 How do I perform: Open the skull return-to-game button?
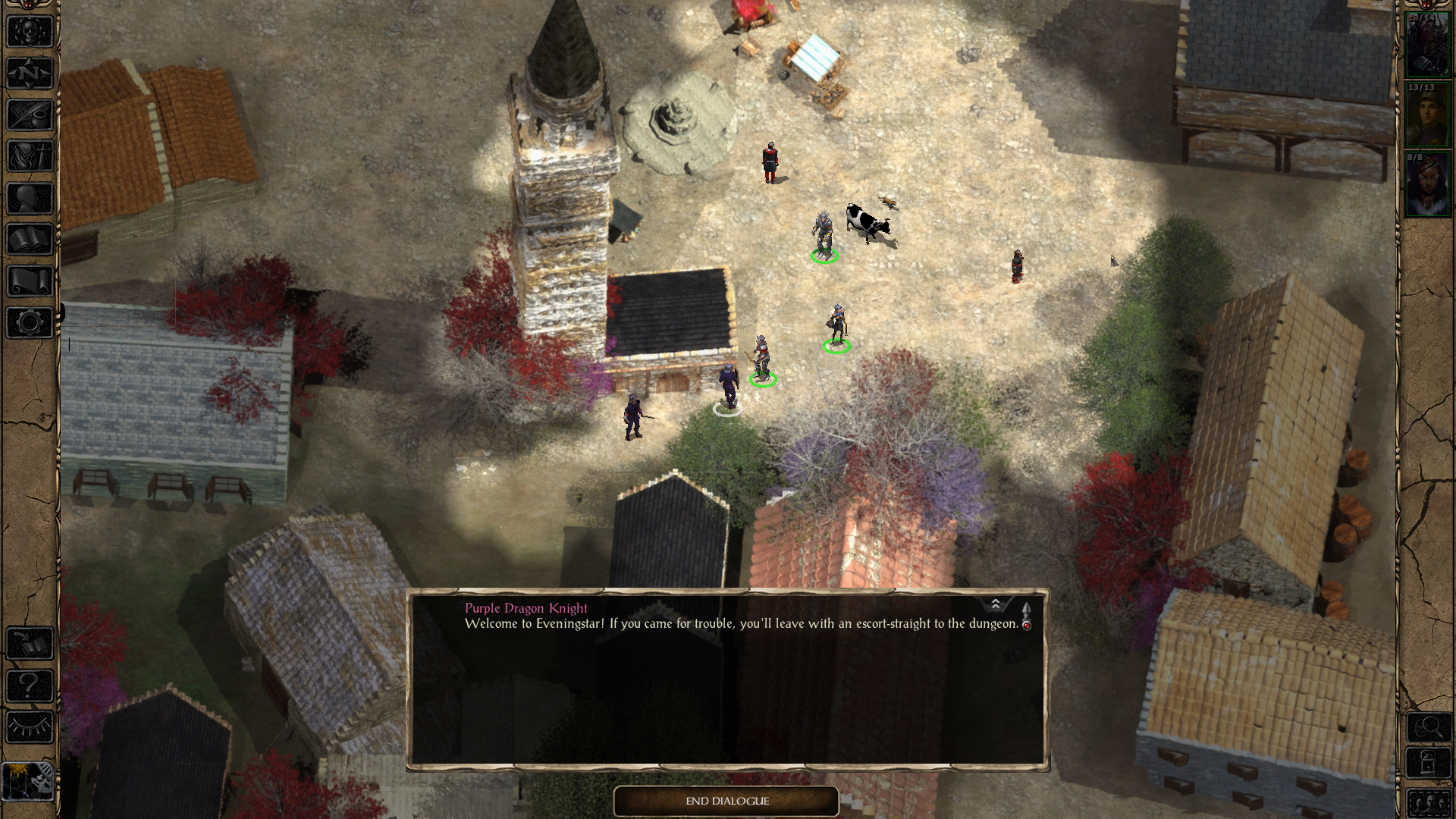30,32
